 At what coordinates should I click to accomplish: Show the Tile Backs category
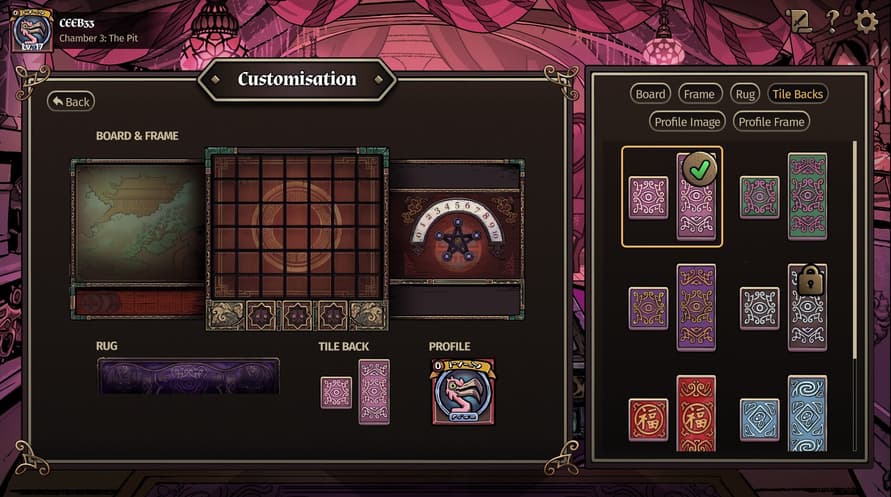[x=797, y=94]
